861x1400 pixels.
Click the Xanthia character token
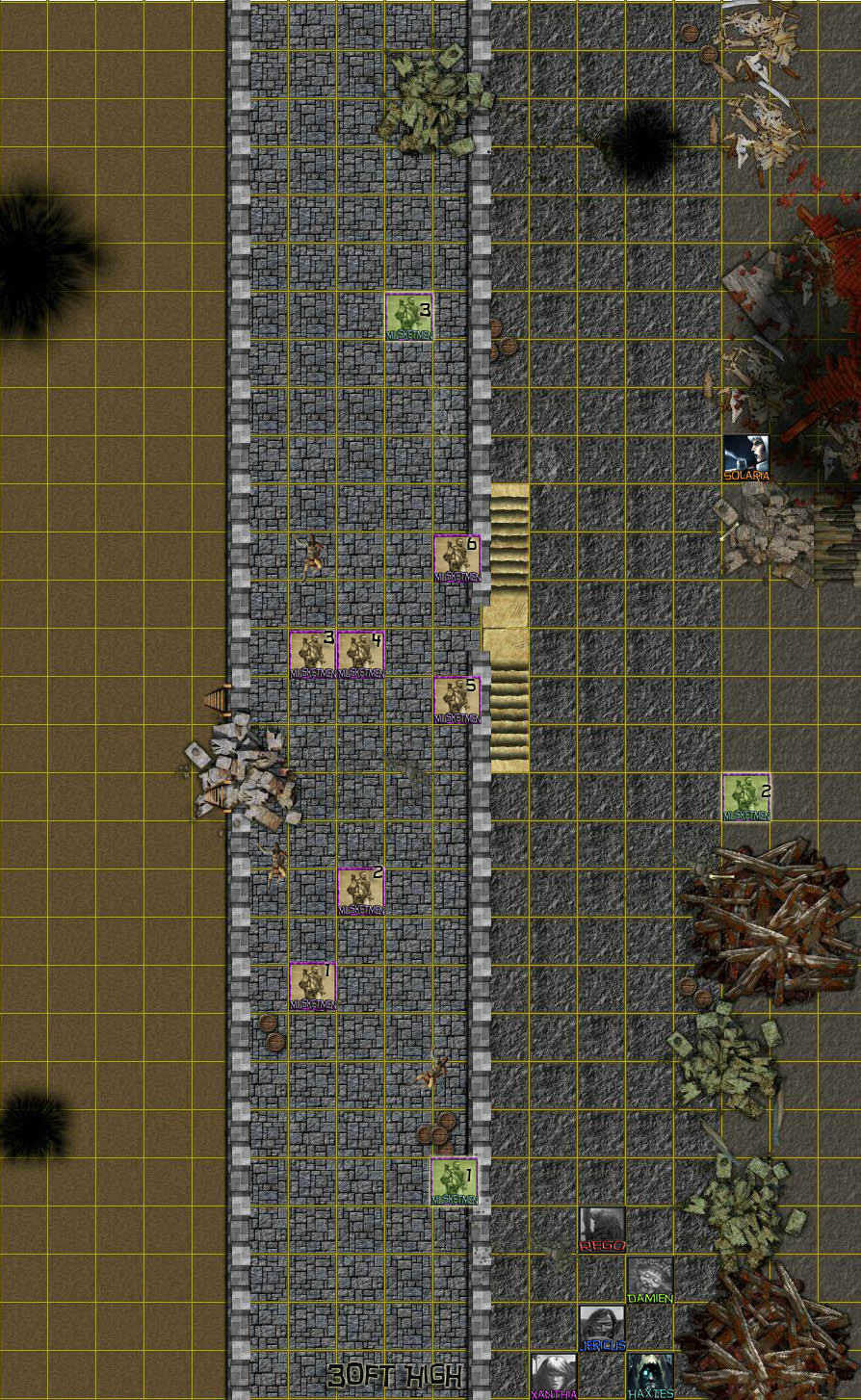554,1375
